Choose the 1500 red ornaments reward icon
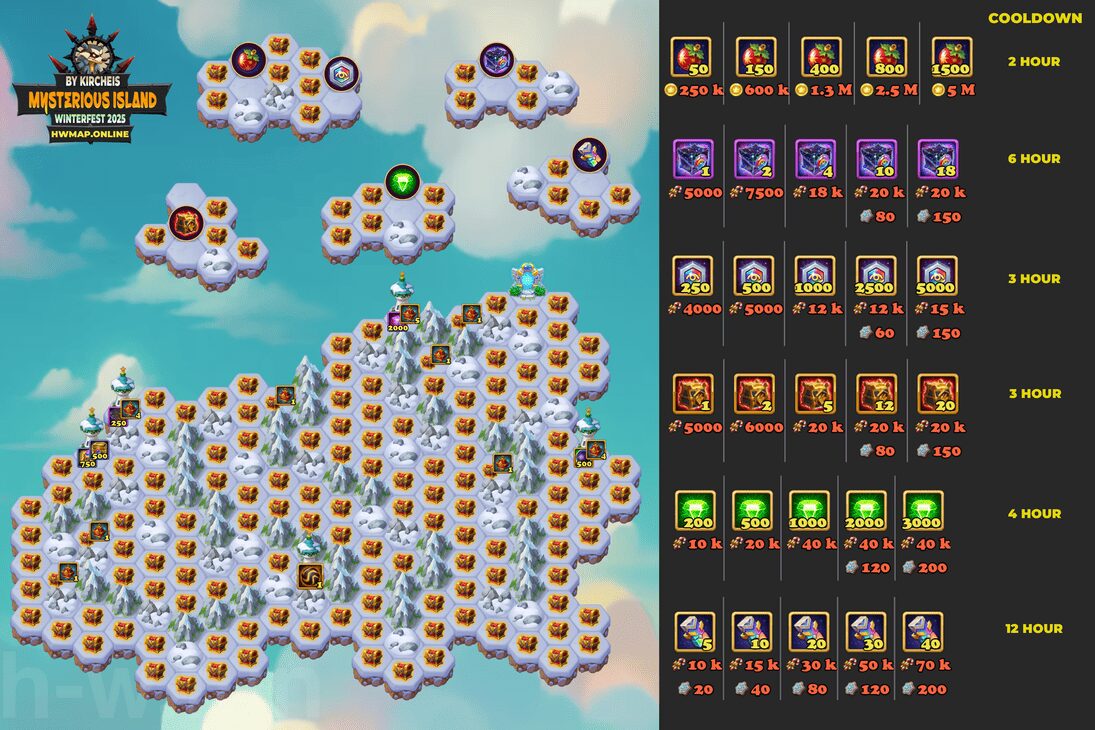 pyautogui.click(x=952, y=57)
